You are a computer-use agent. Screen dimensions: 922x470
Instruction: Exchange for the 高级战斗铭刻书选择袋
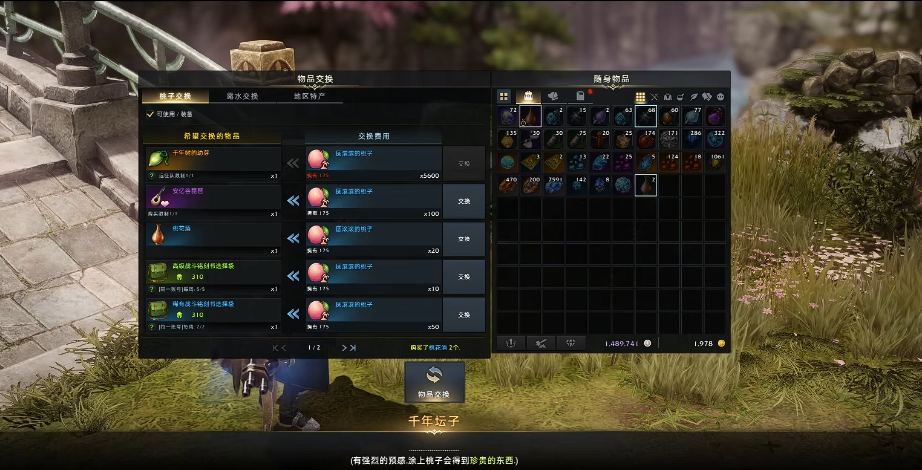[463, 277]
